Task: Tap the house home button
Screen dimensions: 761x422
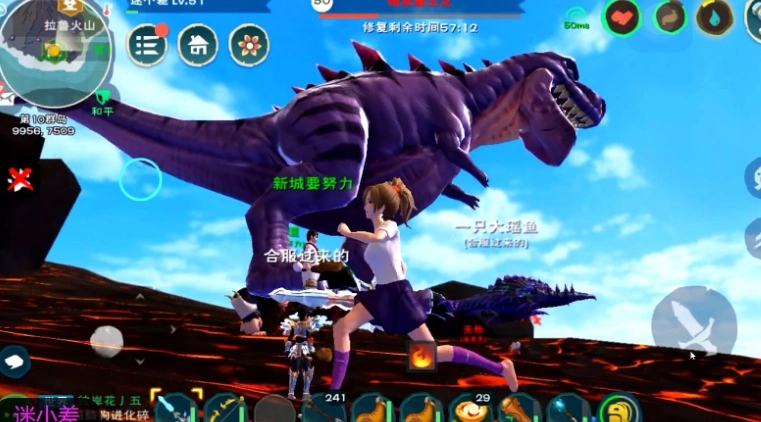Action: pyautogui.click(x=198, y=45)
